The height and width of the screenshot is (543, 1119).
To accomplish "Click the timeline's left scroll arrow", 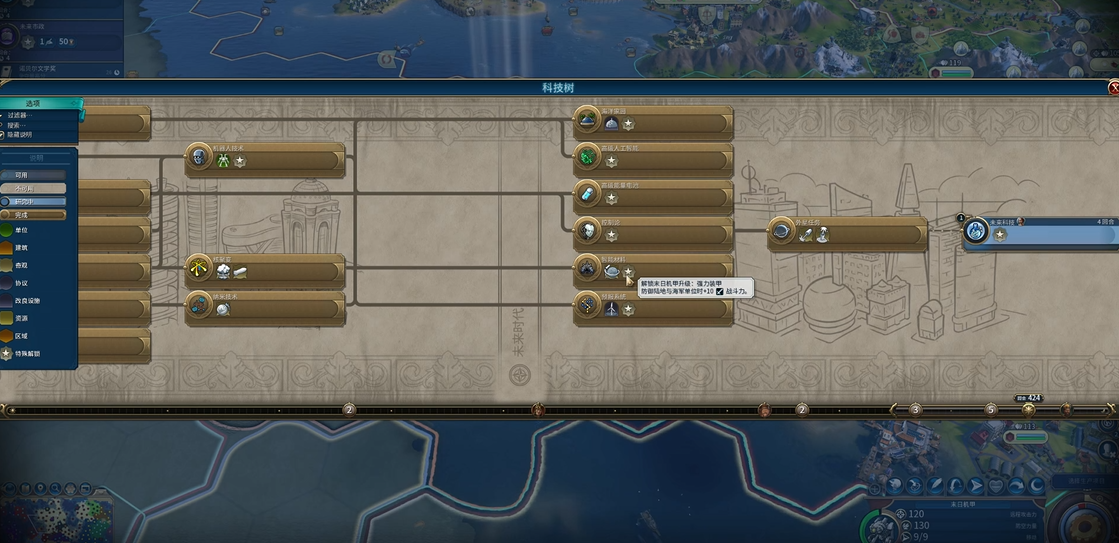I will pyautogui.click(x=6, y=409).
